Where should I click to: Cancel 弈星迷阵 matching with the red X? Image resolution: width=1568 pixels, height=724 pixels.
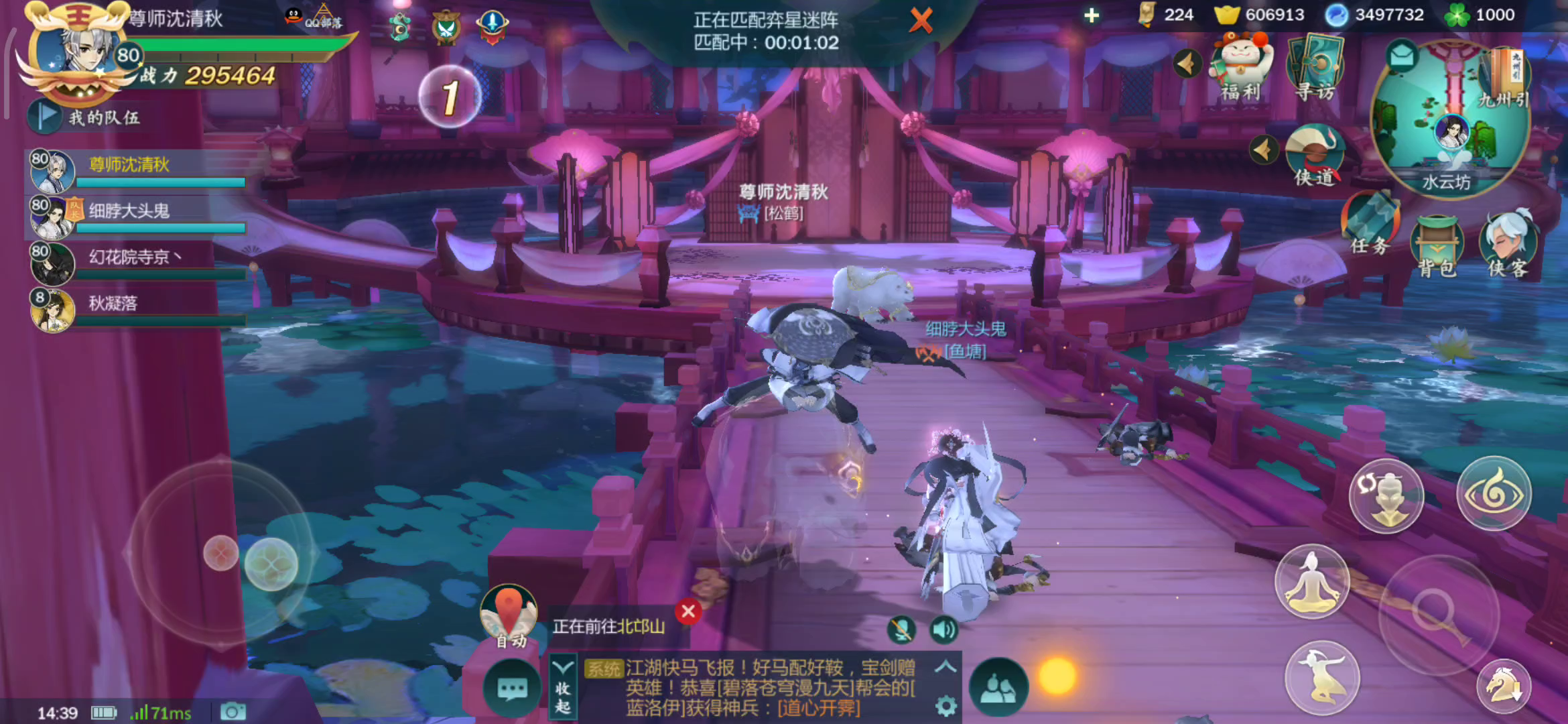point(921,21)
